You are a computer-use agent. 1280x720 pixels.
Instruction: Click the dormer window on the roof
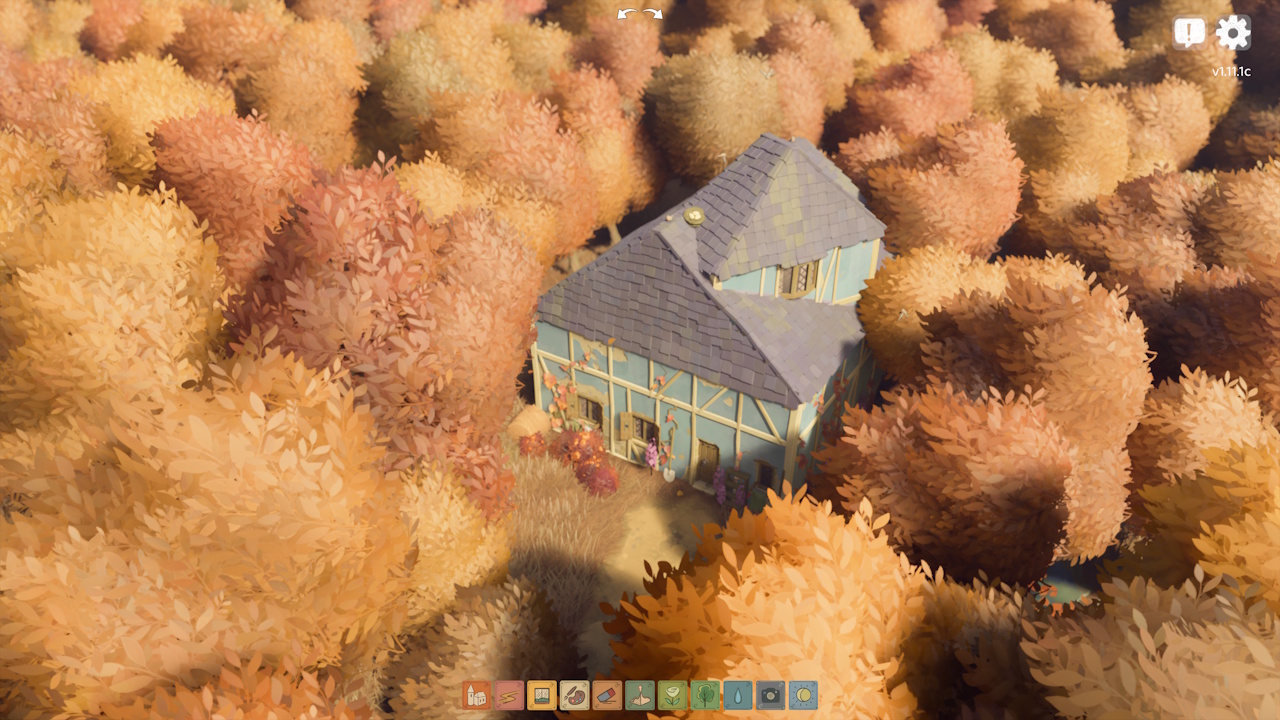click(798, 280)
